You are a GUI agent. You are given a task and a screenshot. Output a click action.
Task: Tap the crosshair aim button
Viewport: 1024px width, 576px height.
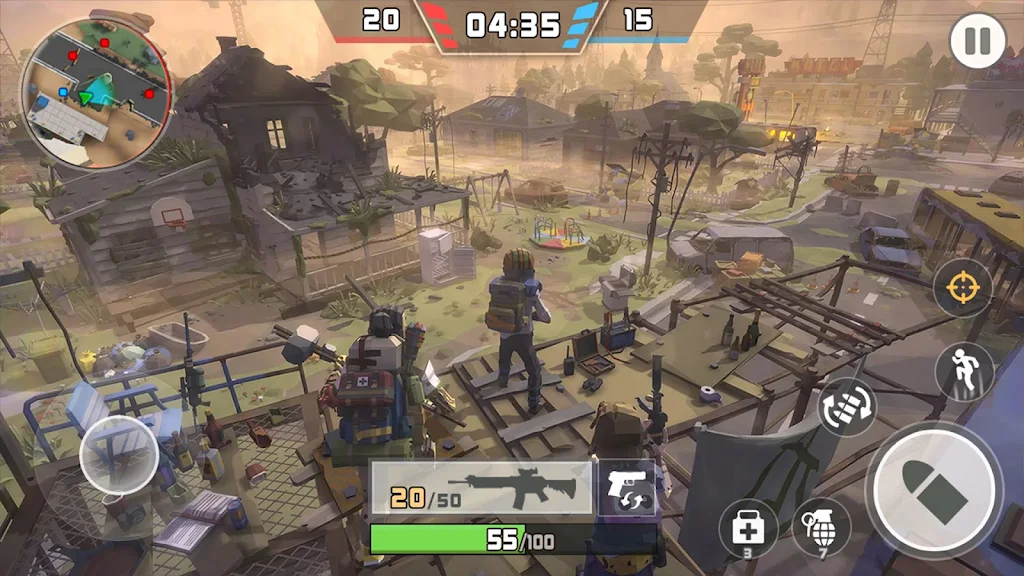[x=963, y=288]
